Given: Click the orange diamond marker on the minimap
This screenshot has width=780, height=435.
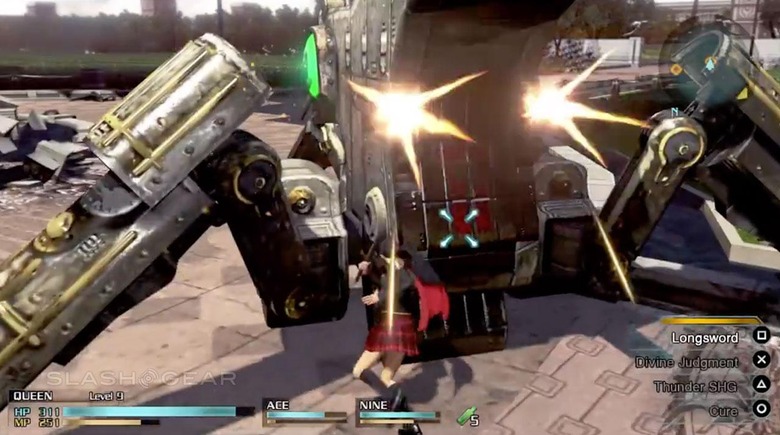Looking at the screenshot, I should point(676,69).
